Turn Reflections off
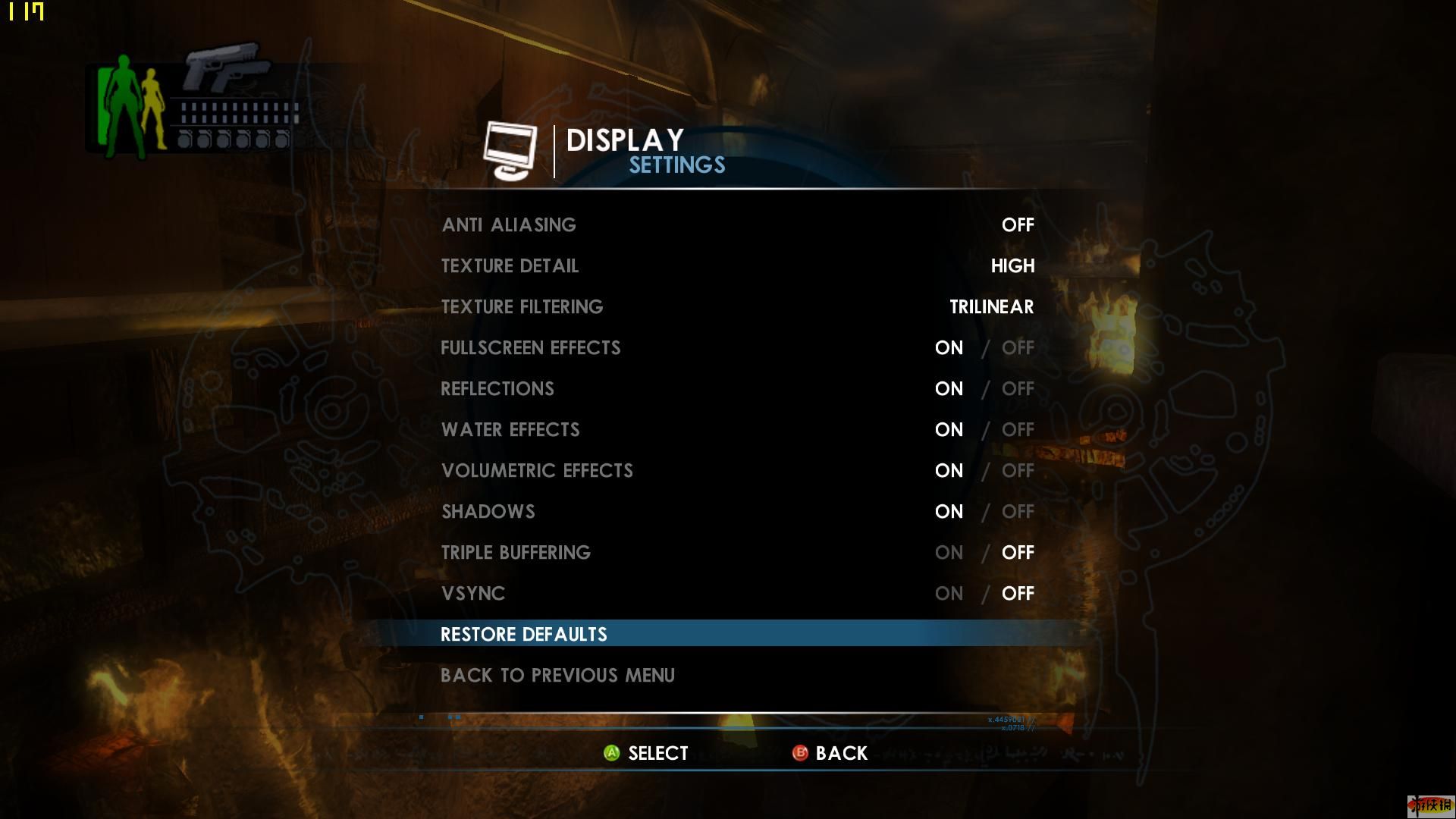Image resolution: width=1456 pixels, height=819 pixels. [1017, 389]
